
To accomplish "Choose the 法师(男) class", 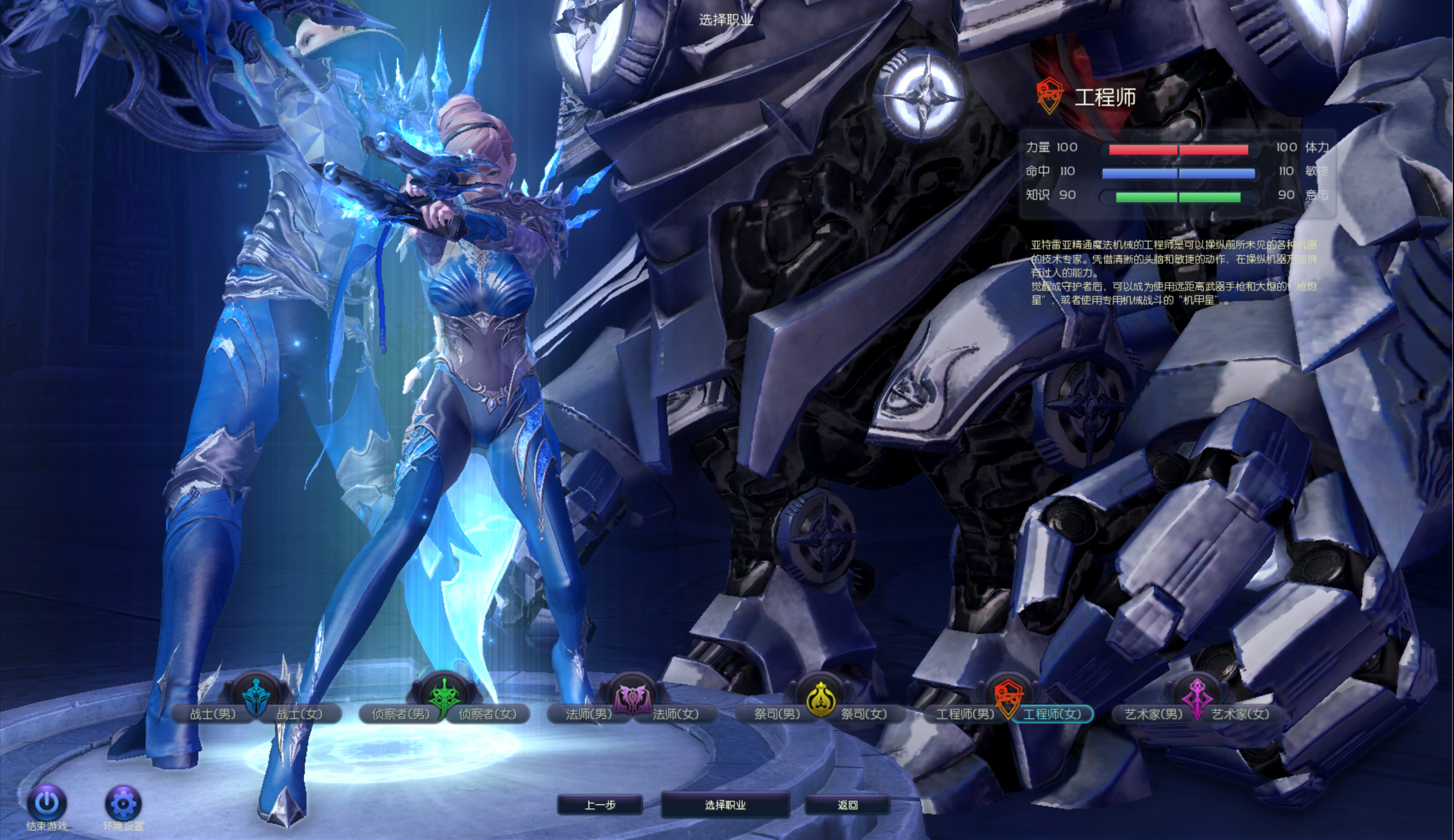I will (589, 714).
